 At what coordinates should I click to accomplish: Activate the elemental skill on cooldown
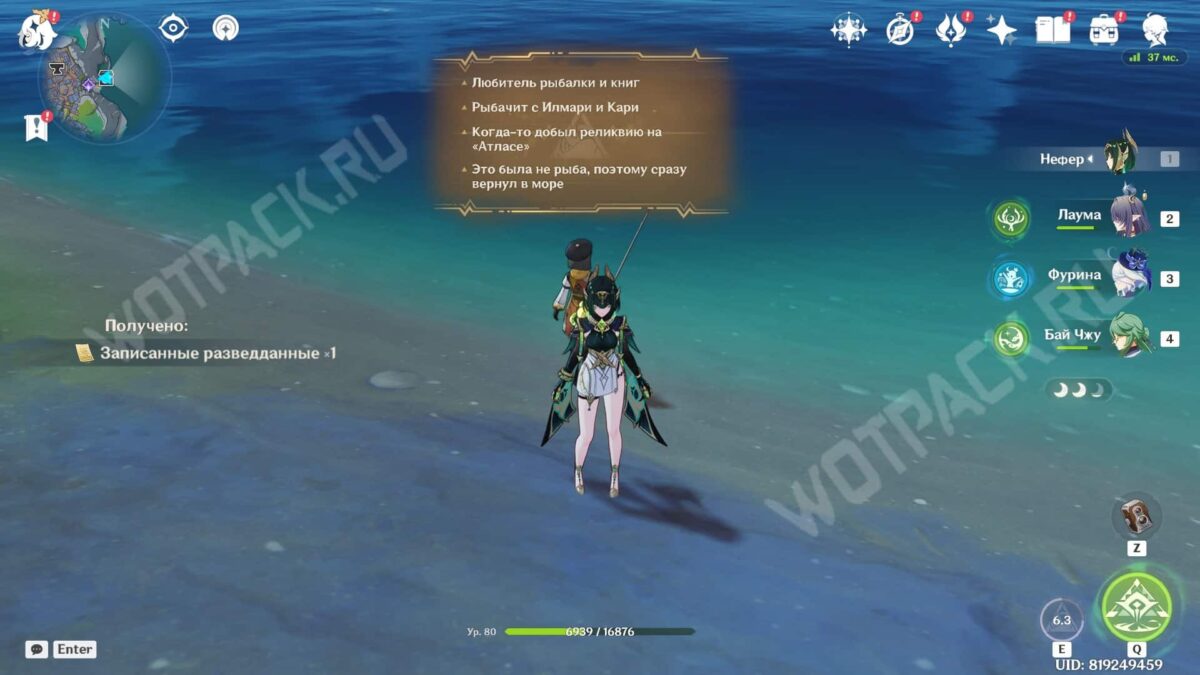(1061, 620)
